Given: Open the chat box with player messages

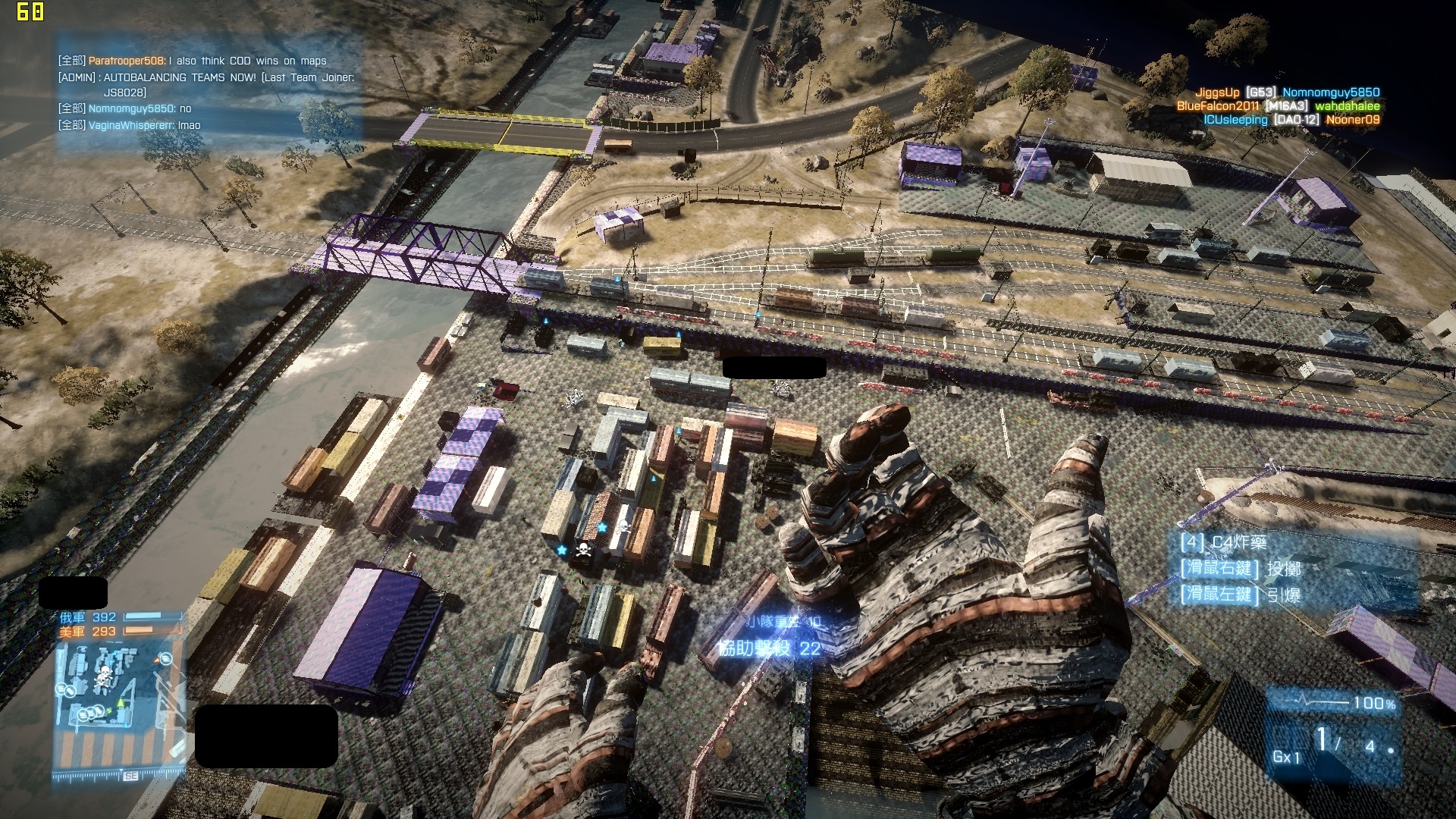Looking at the screenshot, I should pos(207,93).
